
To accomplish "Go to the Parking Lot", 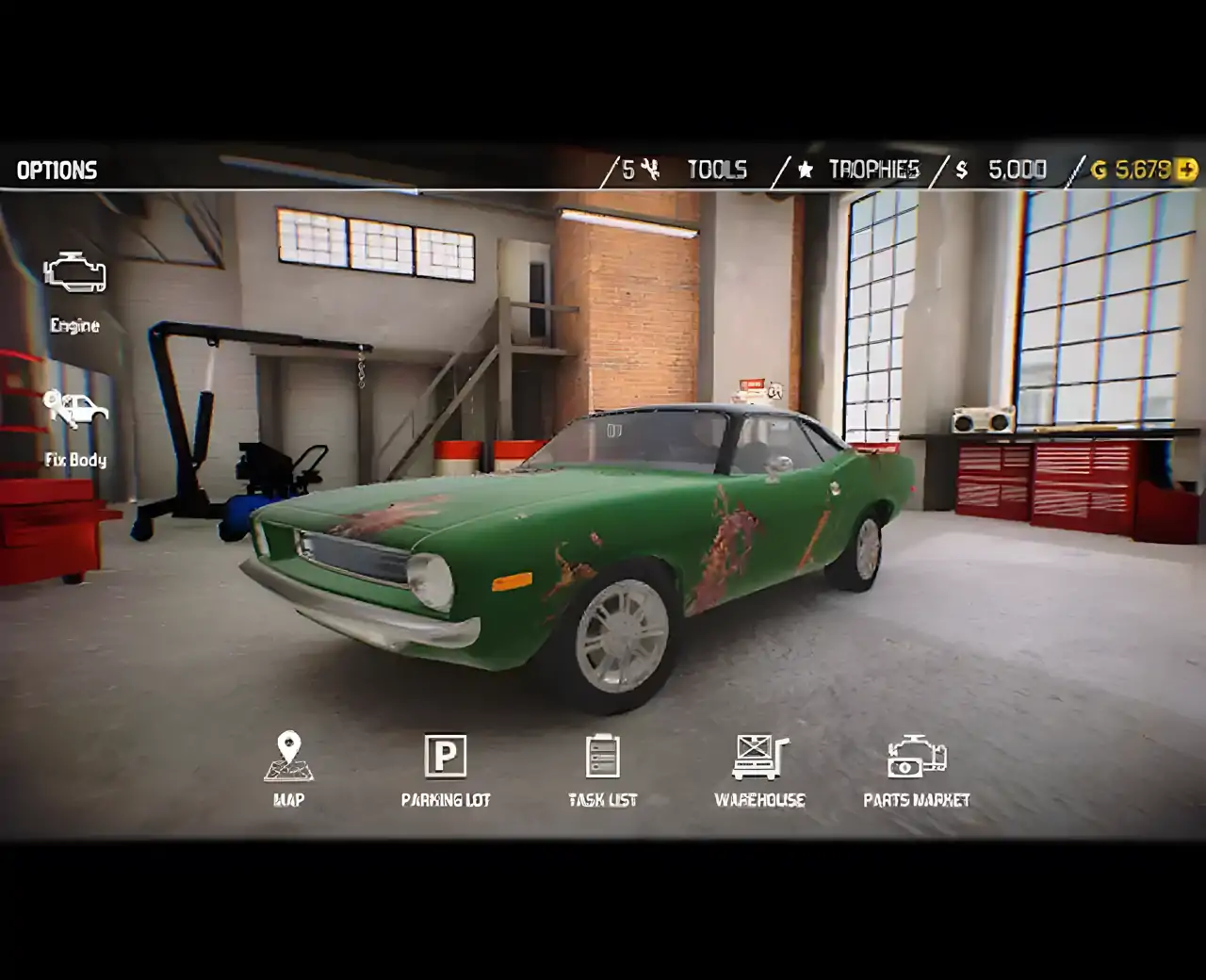I will (446, 769).
